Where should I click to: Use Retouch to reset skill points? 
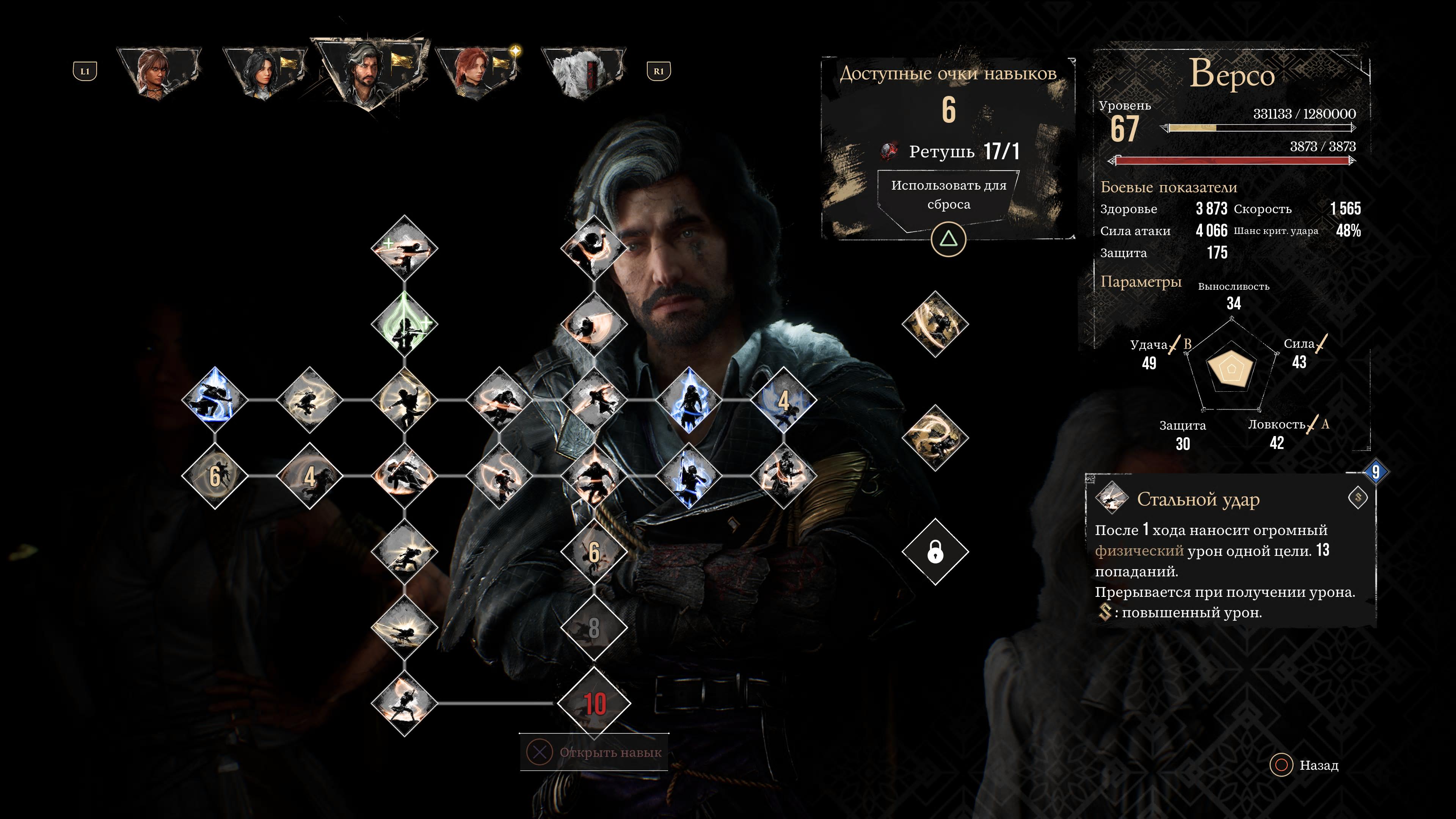(x=948, y=195)
